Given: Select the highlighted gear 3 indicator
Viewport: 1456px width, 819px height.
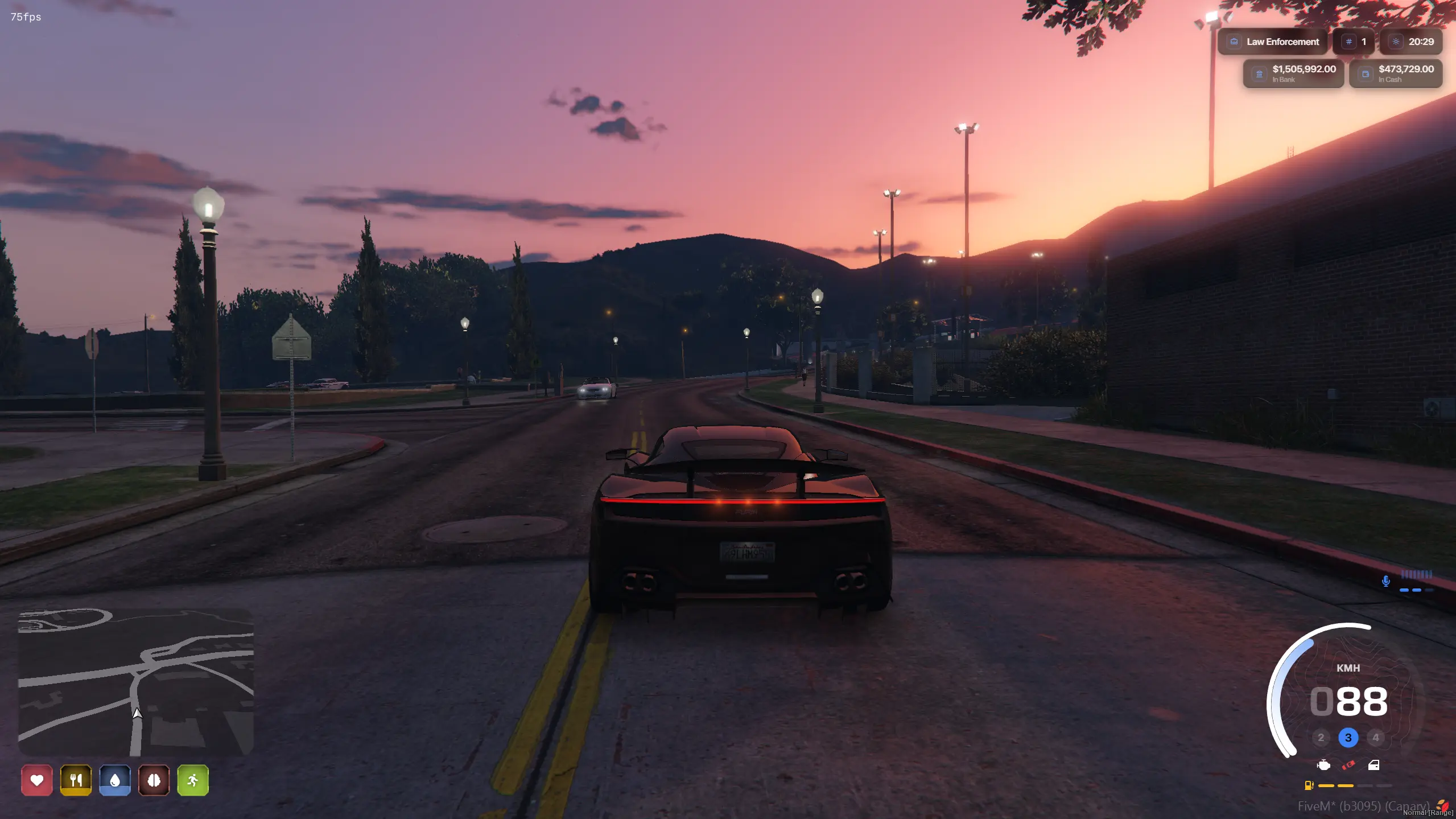Looking at the screenshot, I should (1348, 738).
